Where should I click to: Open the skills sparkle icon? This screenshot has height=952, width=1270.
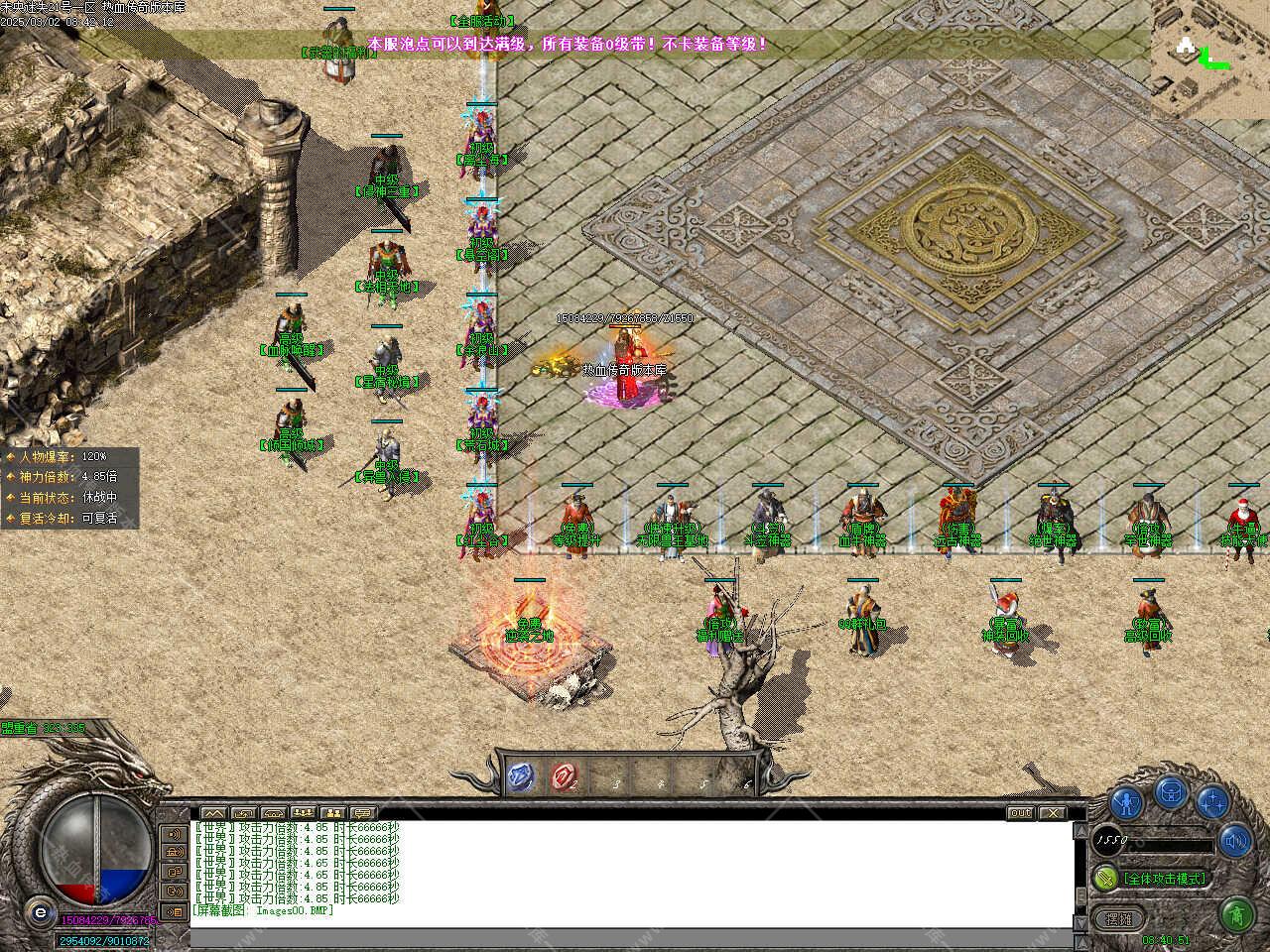click(x=1212, y=801)
